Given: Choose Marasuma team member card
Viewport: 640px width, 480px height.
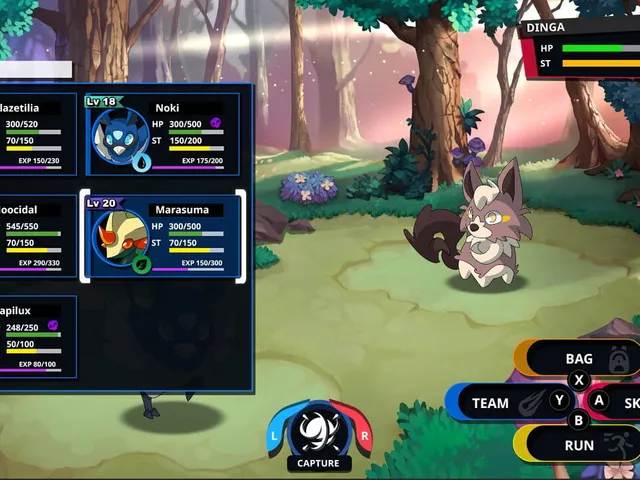Looking at the screenshot, I should tap(163, 236).
